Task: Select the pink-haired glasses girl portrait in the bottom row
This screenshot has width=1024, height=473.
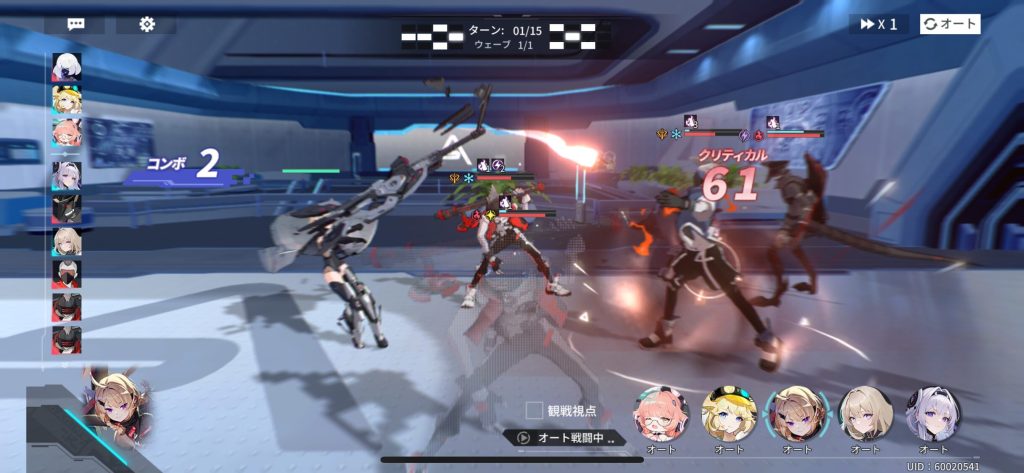Action: coord(660,412)
